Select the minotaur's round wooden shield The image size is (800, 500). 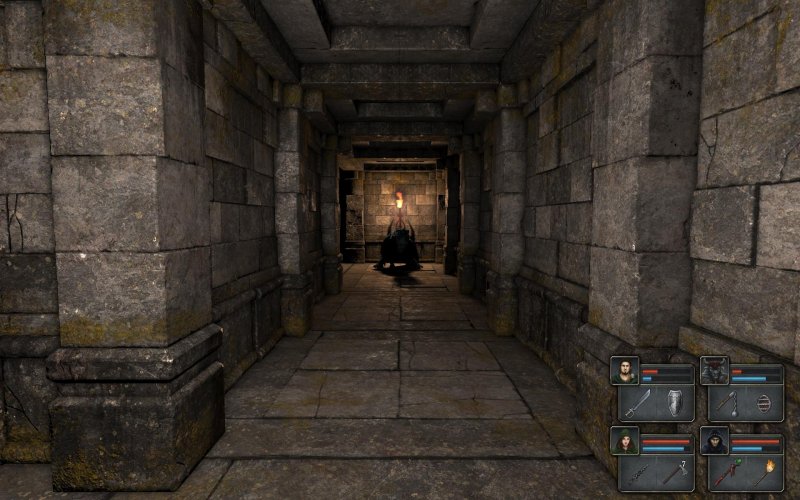[765, 402]
